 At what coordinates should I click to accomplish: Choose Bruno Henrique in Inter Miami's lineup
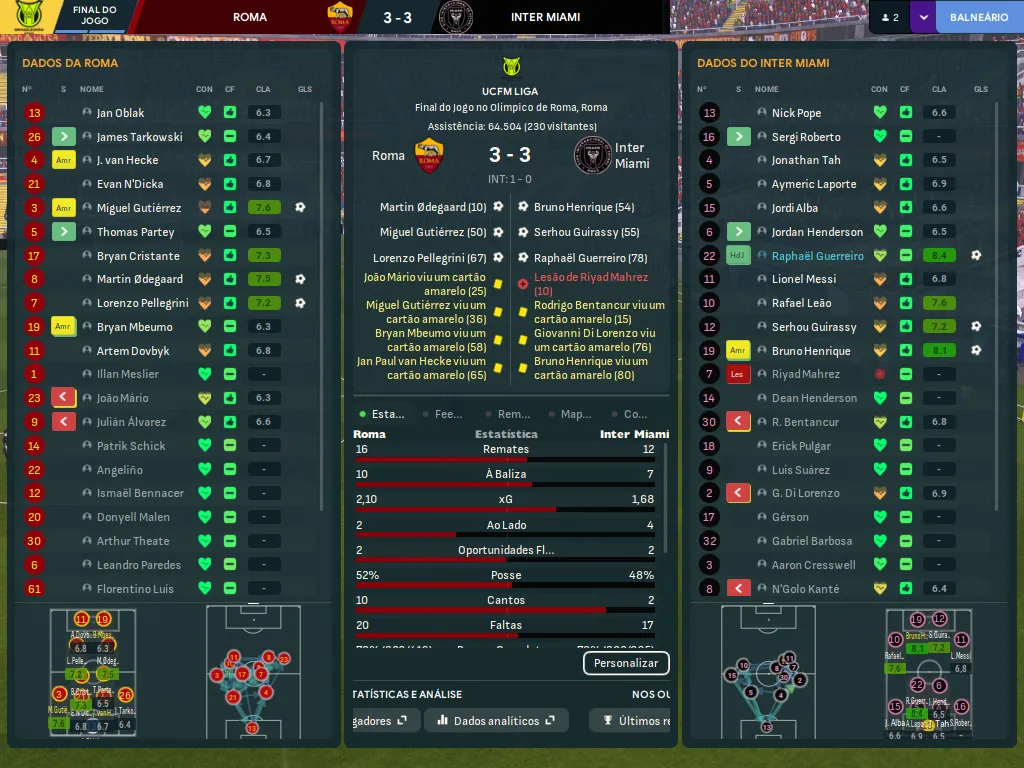tap(811, 351)
